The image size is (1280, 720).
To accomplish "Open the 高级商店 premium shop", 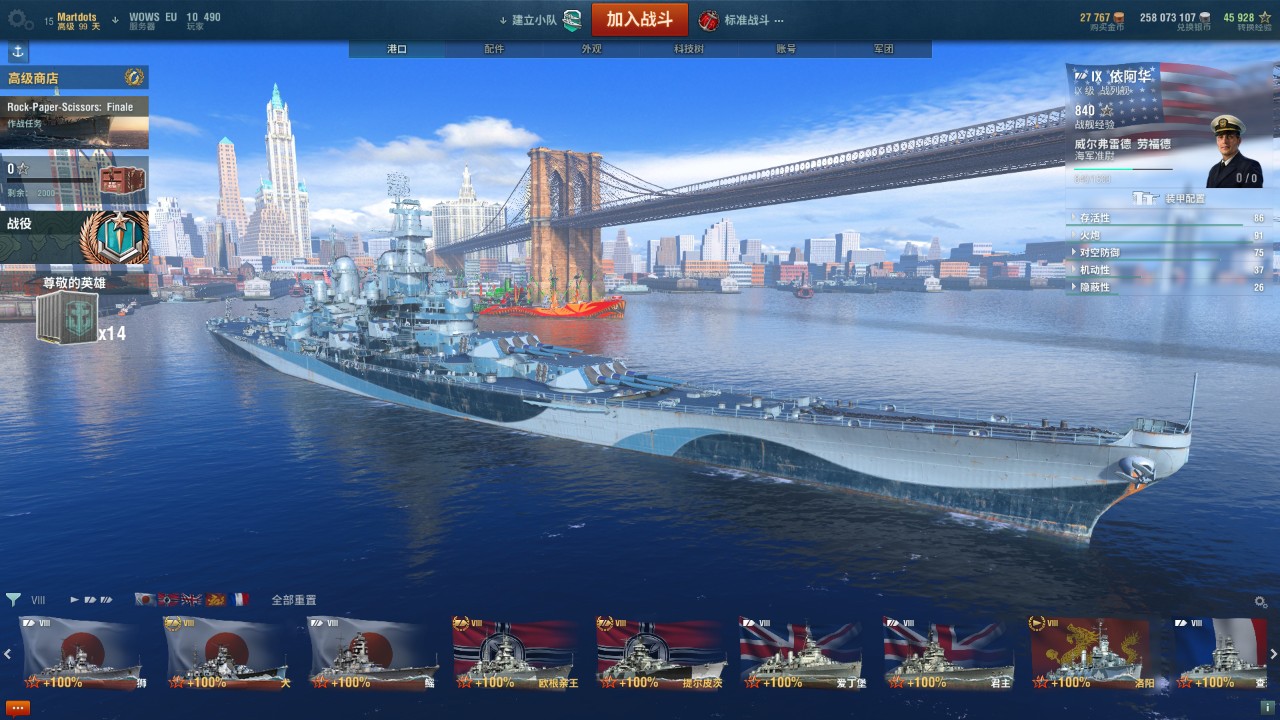I will [74, 78].
